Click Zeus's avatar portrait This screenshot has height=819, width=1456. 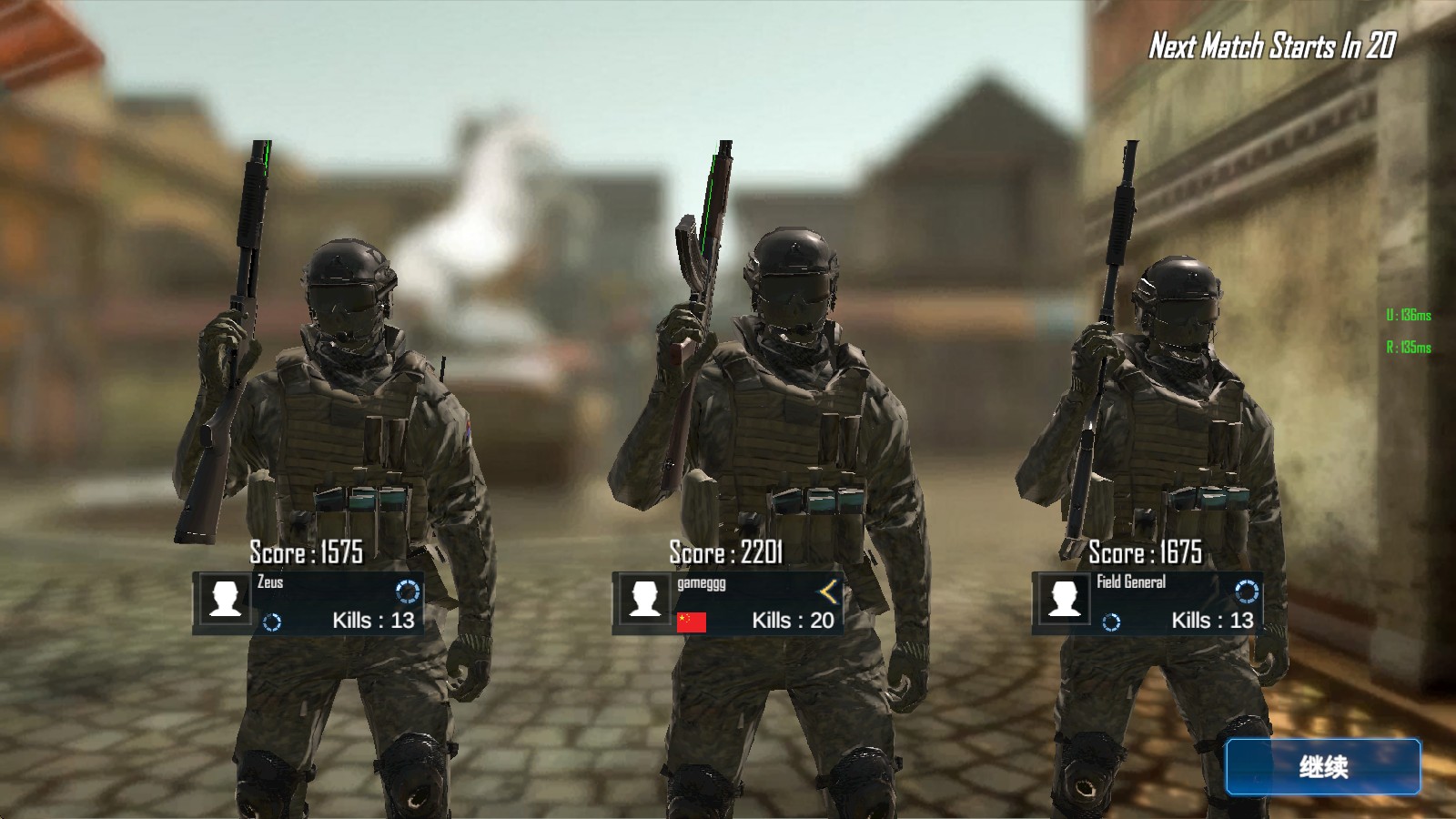point(226,601)
